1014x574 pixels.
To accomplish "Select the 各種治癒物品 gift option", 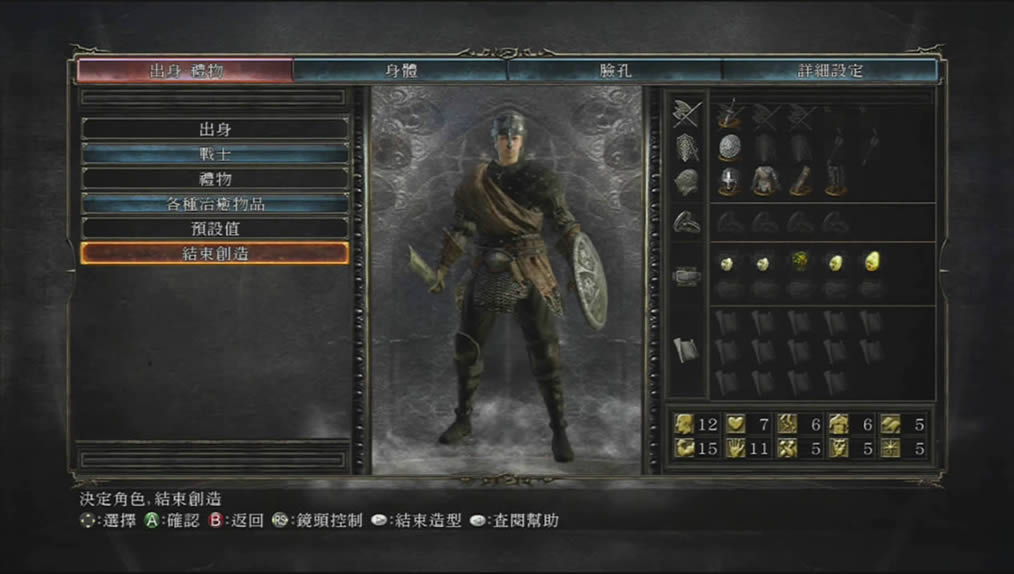I will pos(215,204).
